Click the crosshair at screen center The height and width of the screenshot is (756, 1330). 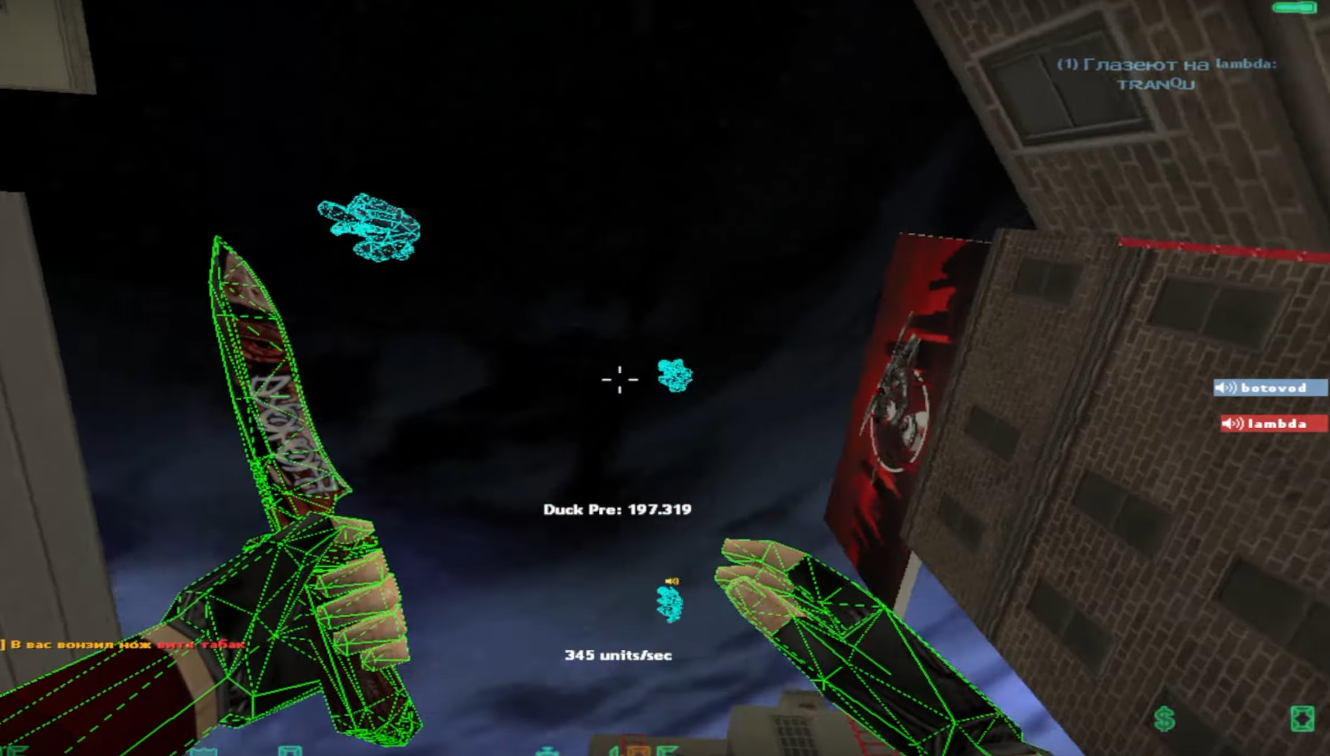tap(619, 379)
